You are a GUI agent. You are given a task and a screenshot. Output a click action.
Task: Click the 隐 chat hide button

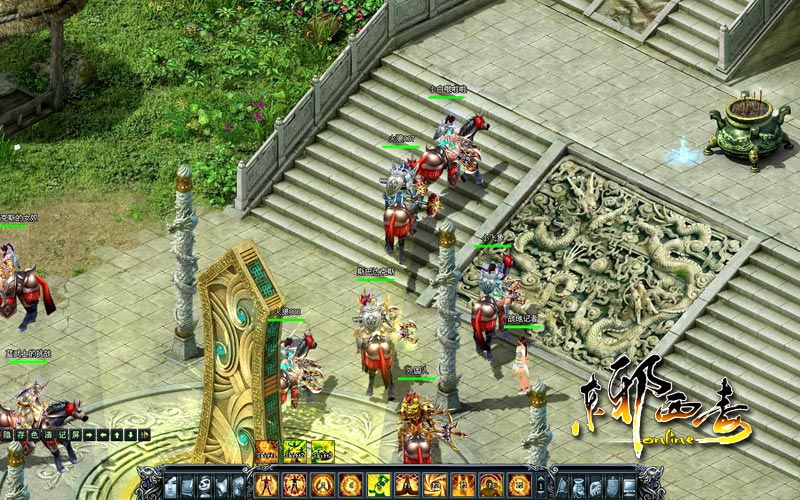pyautogui.click(x=8, y=434)
